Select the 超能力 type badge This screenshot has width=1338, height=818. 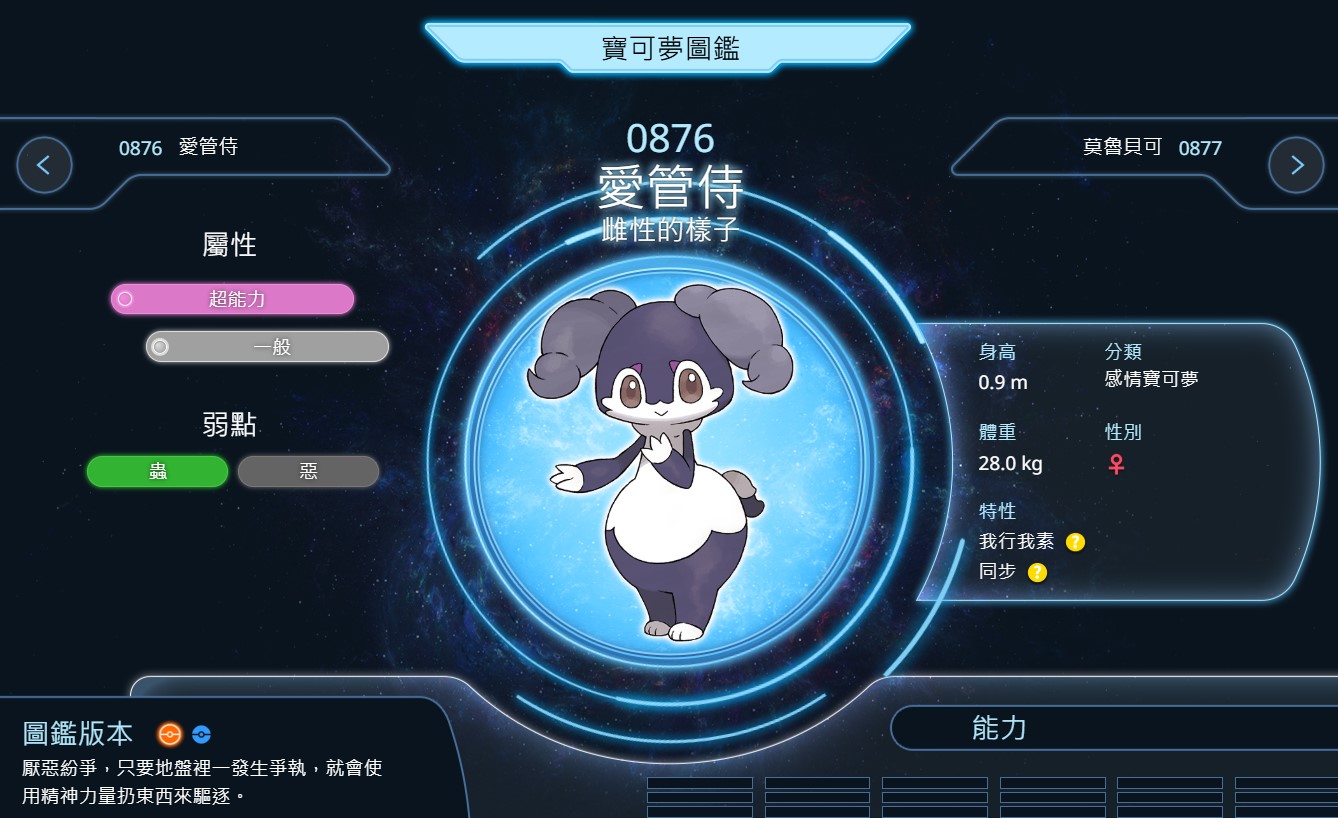tap(232, 299)
